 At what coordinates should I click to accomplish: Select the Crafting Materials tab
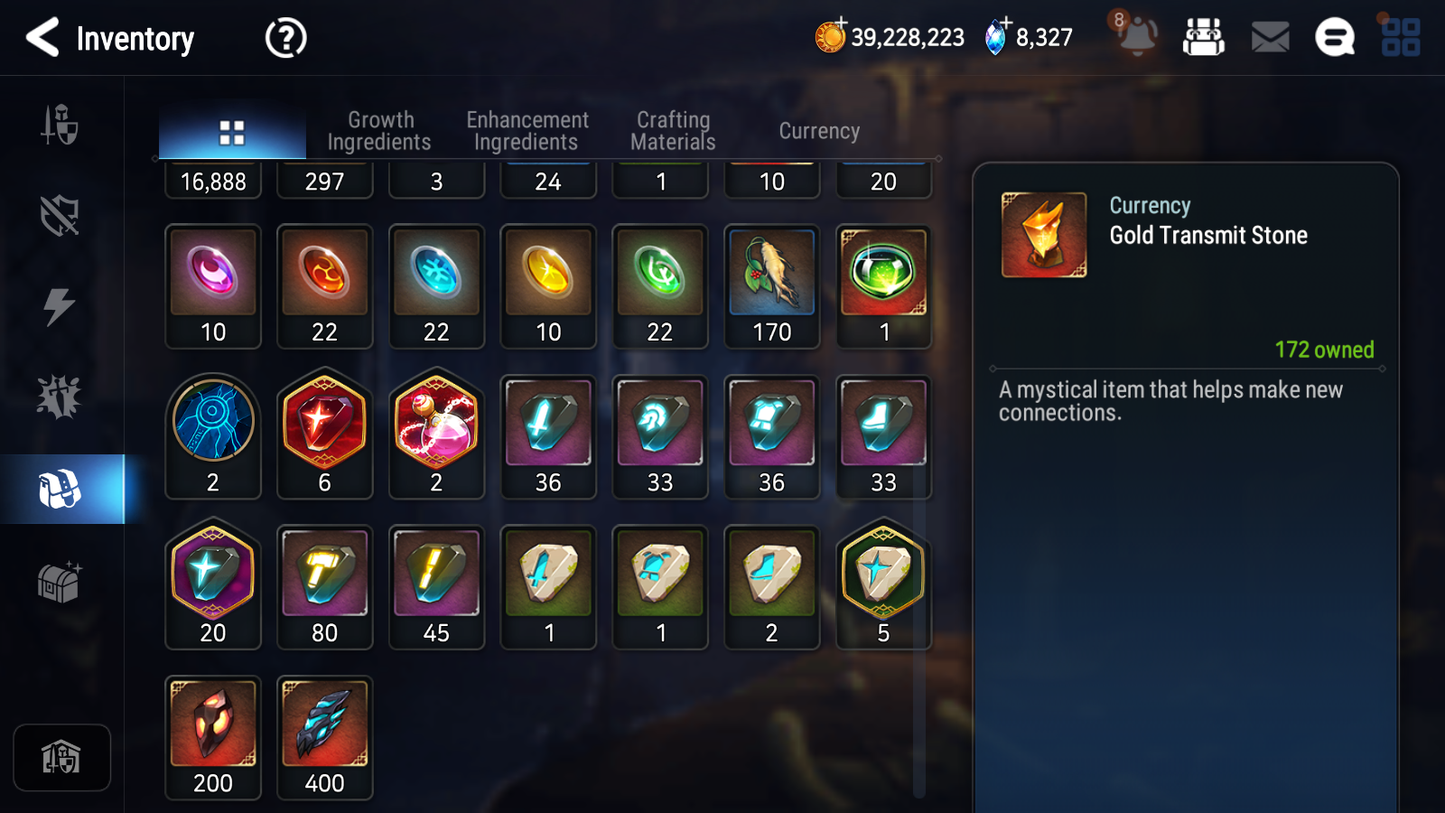click(673, 131)
